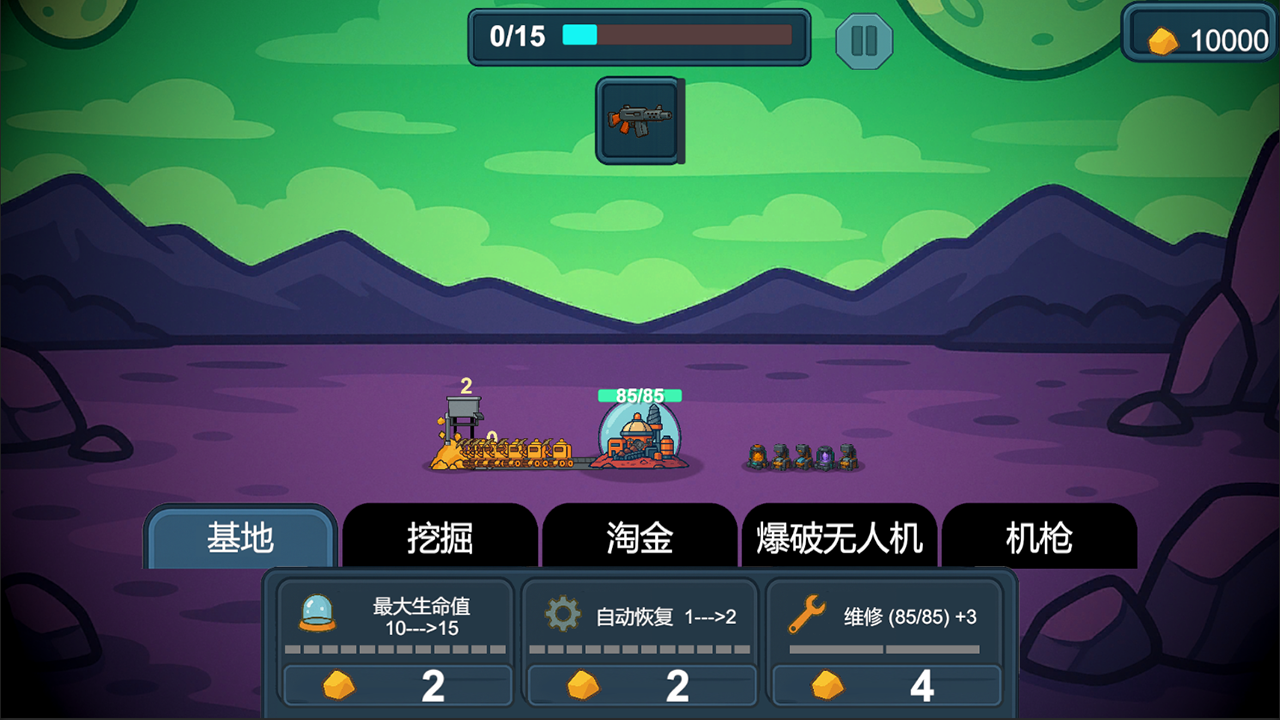Click the mining tower above the gold pile
Viewport: 1280px width, 720px height.
coord(463,413)
